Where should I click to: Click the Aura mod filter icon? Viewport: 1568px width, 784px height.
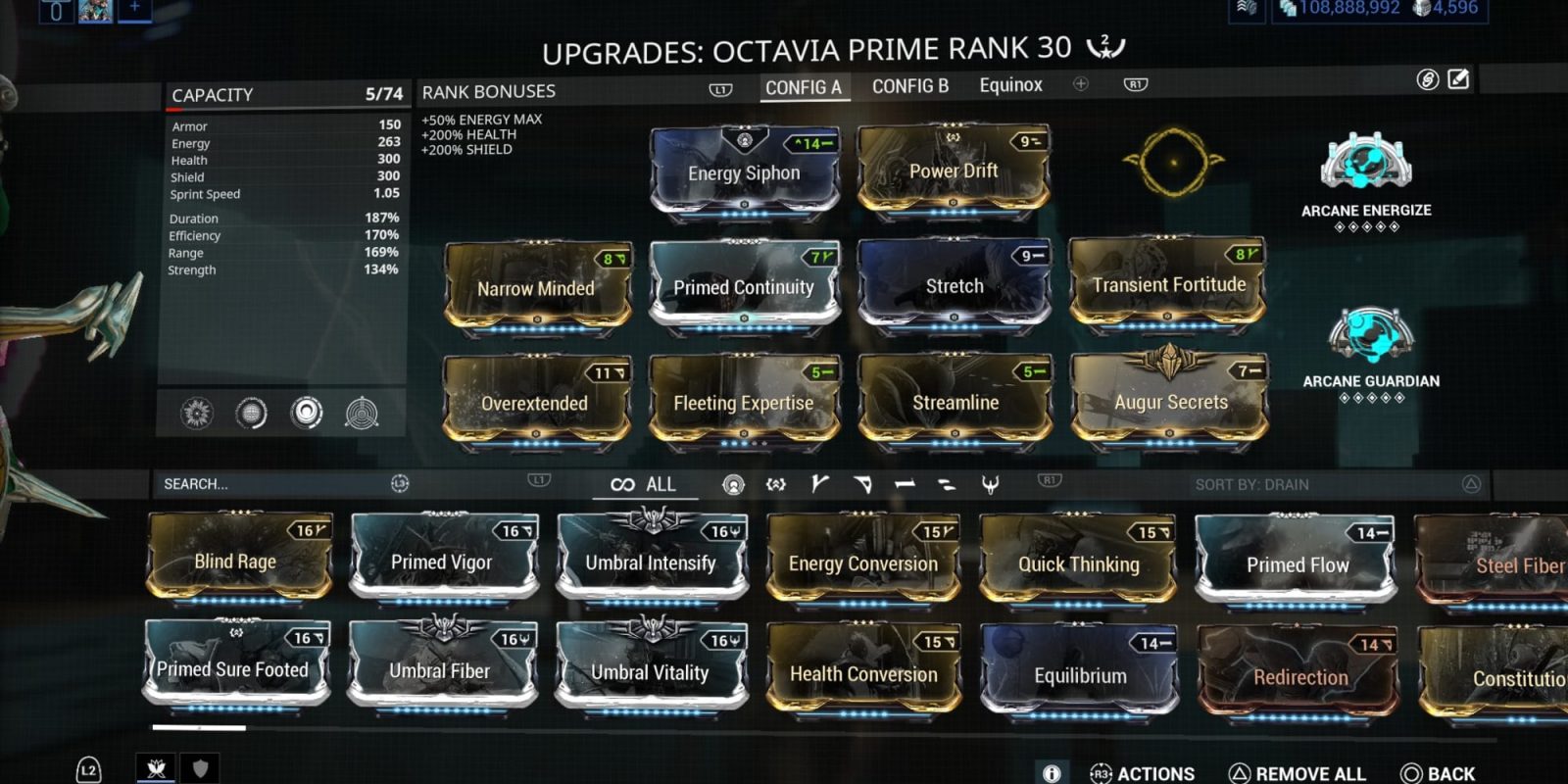click(735, 483)
